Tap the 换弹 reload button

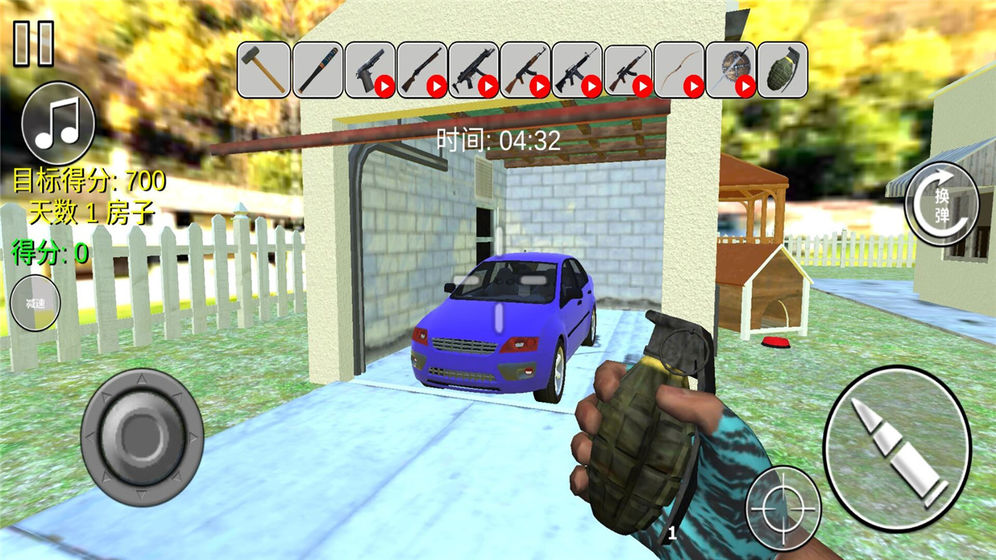(942, 203)
